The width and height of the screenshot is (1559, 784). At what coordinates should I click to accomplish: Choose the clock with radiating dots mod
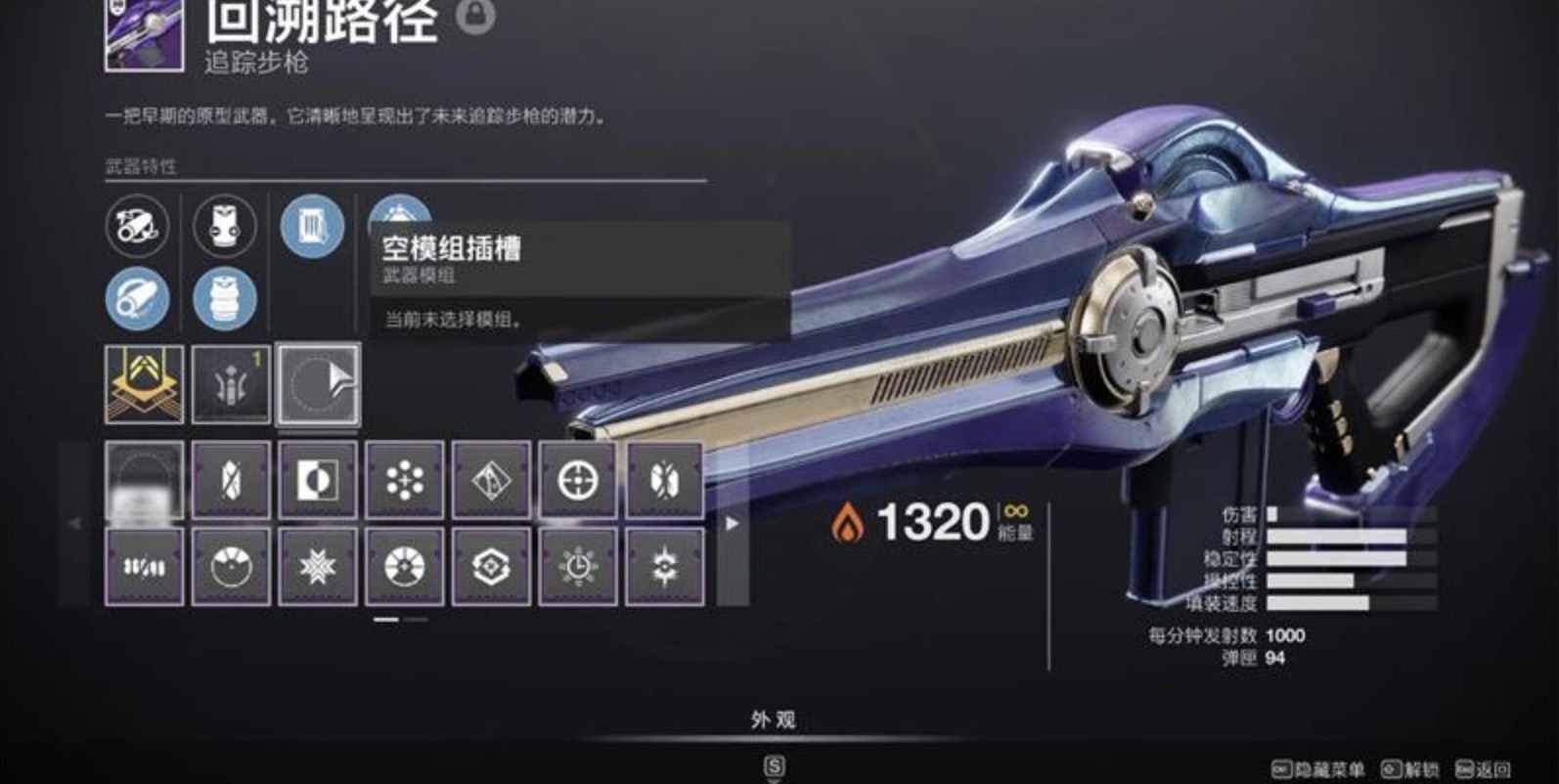(x=578, y=567)
